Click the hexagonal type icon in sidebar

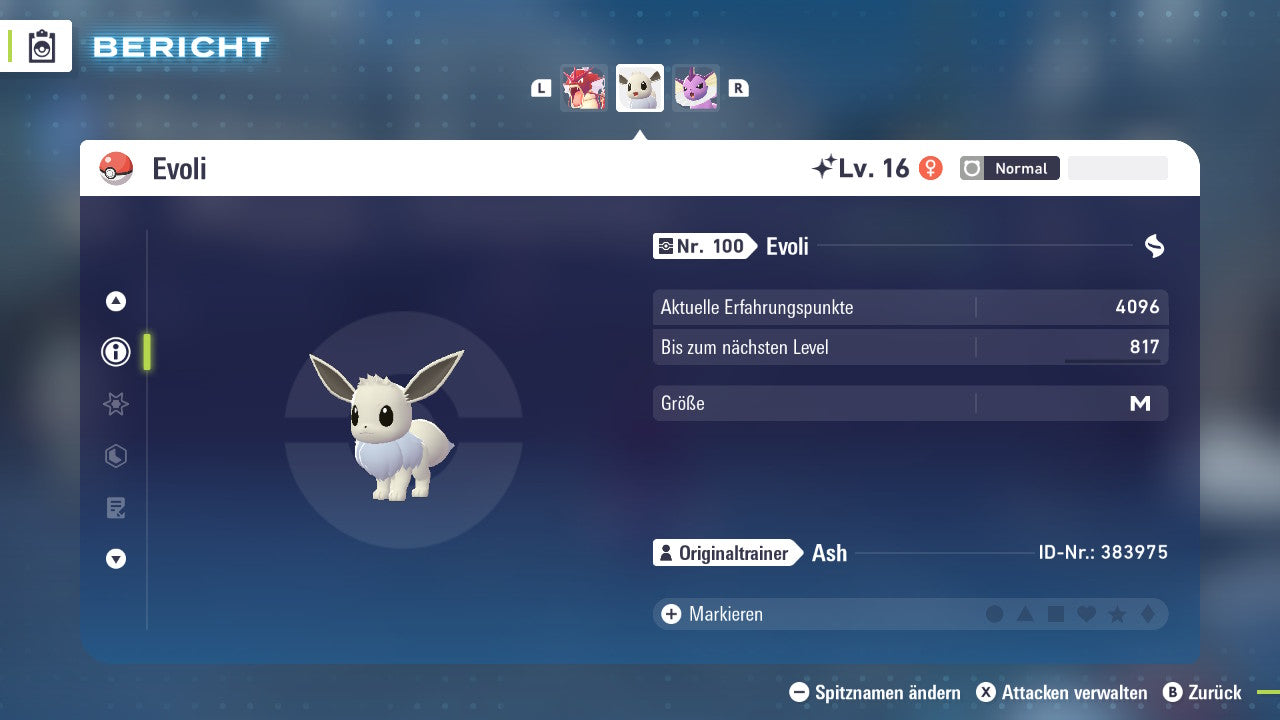pos(115,456)
